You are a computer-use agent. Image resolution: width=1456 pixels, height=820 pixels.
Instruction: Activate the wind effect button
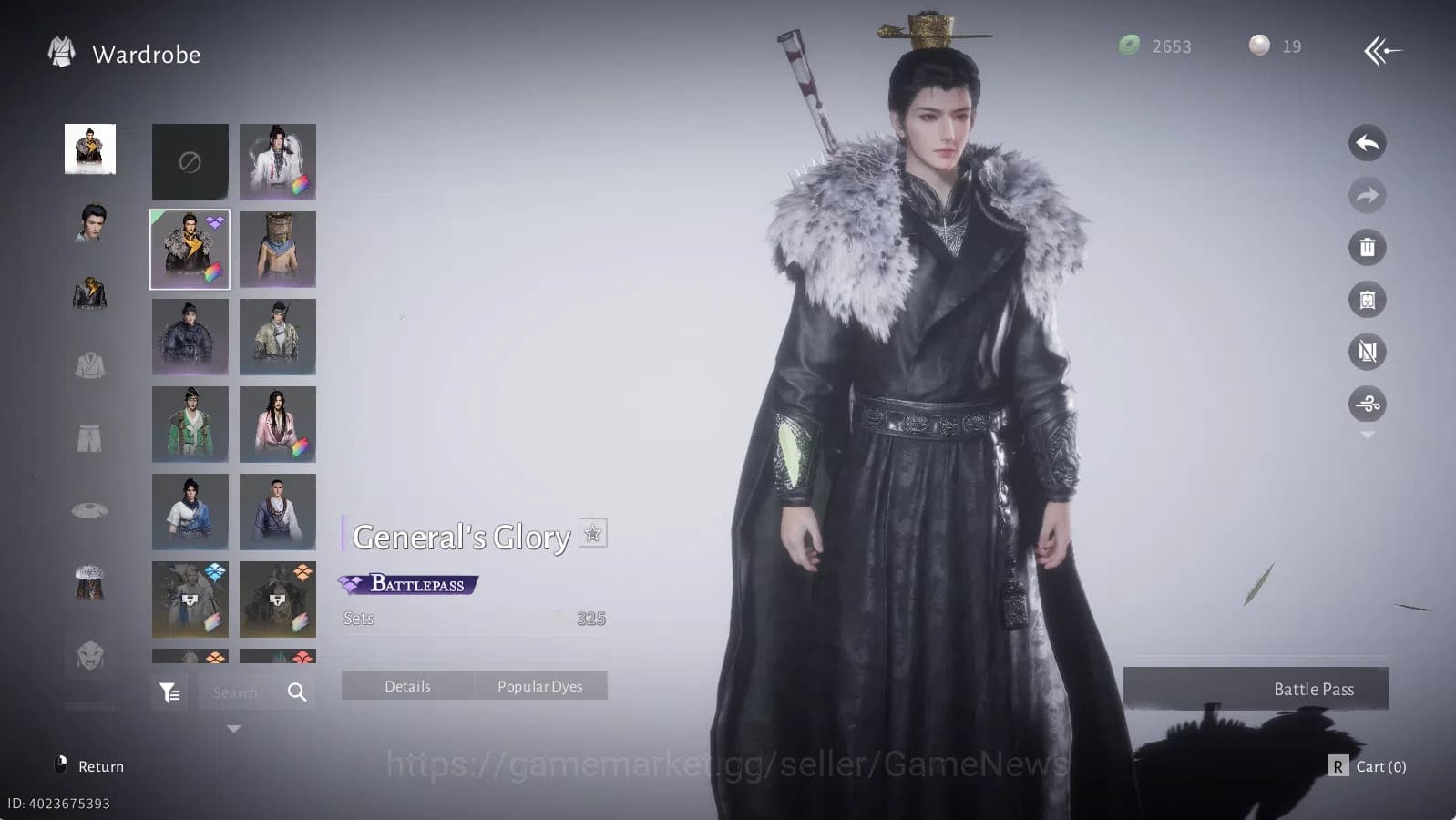[1367, 404]
